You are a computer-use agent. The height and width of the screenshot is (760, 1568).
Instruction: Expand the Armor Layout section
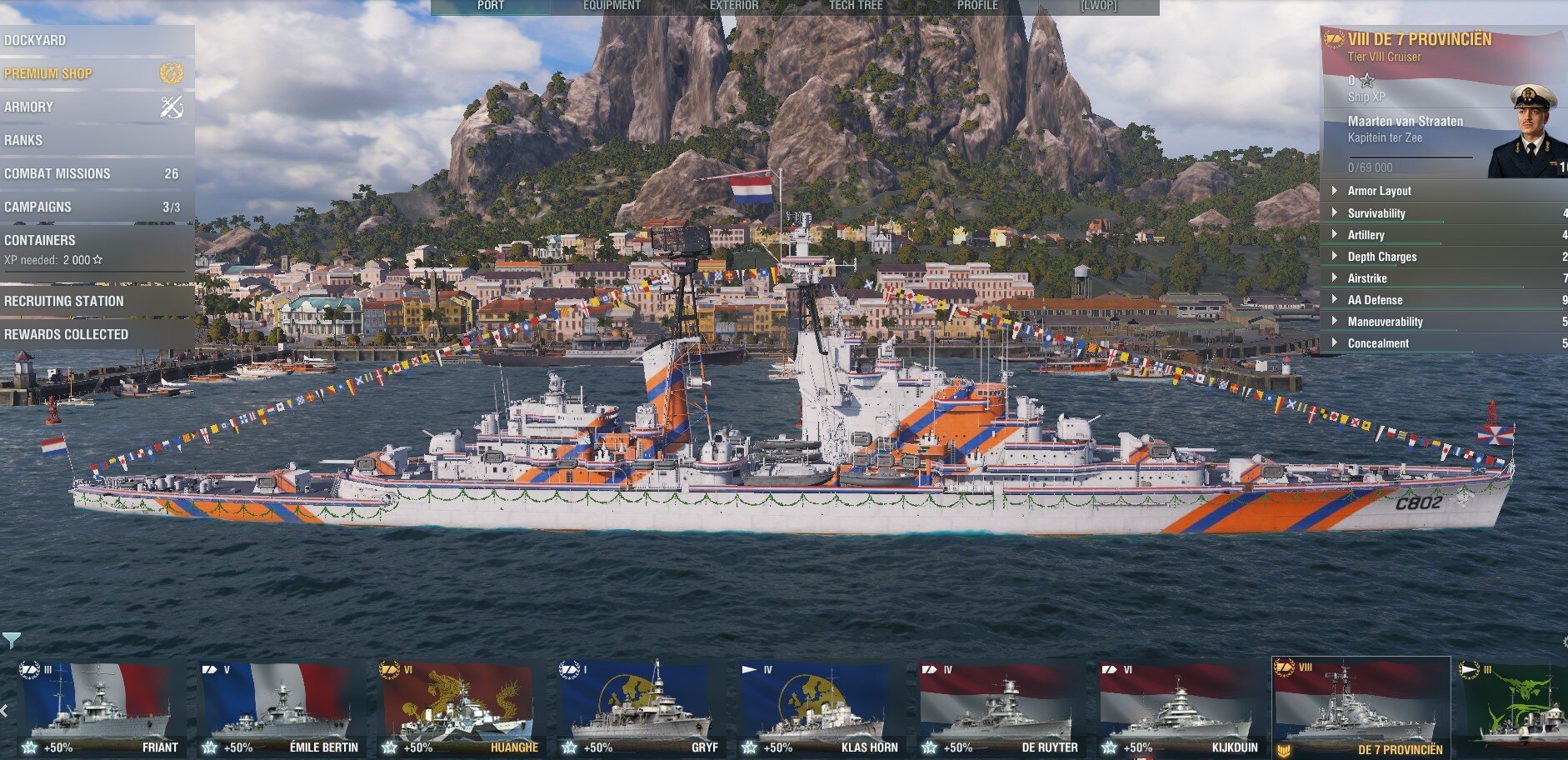click(1379, 191)
